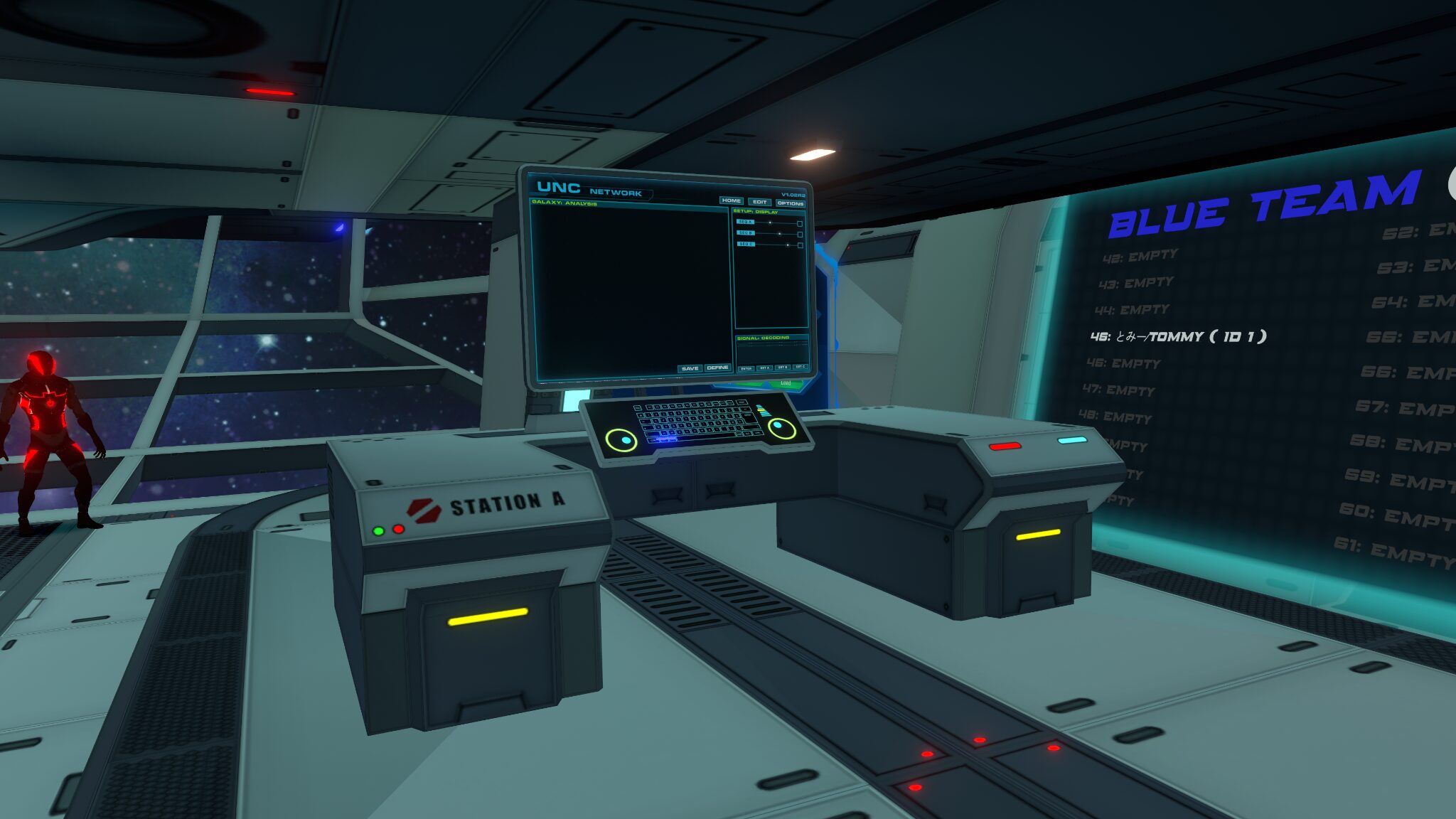Screen dimensions: 1456x819
Task: Choose the DEFINE button
Action: (717, 368)
